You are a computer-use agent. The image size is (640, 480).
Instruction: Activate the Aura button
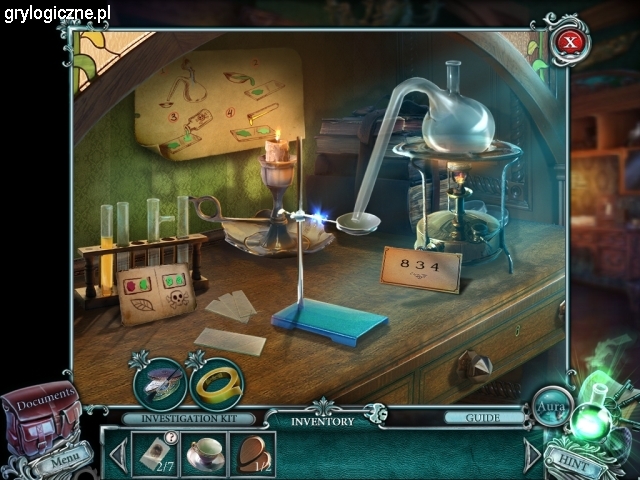(x=549, y=408)
